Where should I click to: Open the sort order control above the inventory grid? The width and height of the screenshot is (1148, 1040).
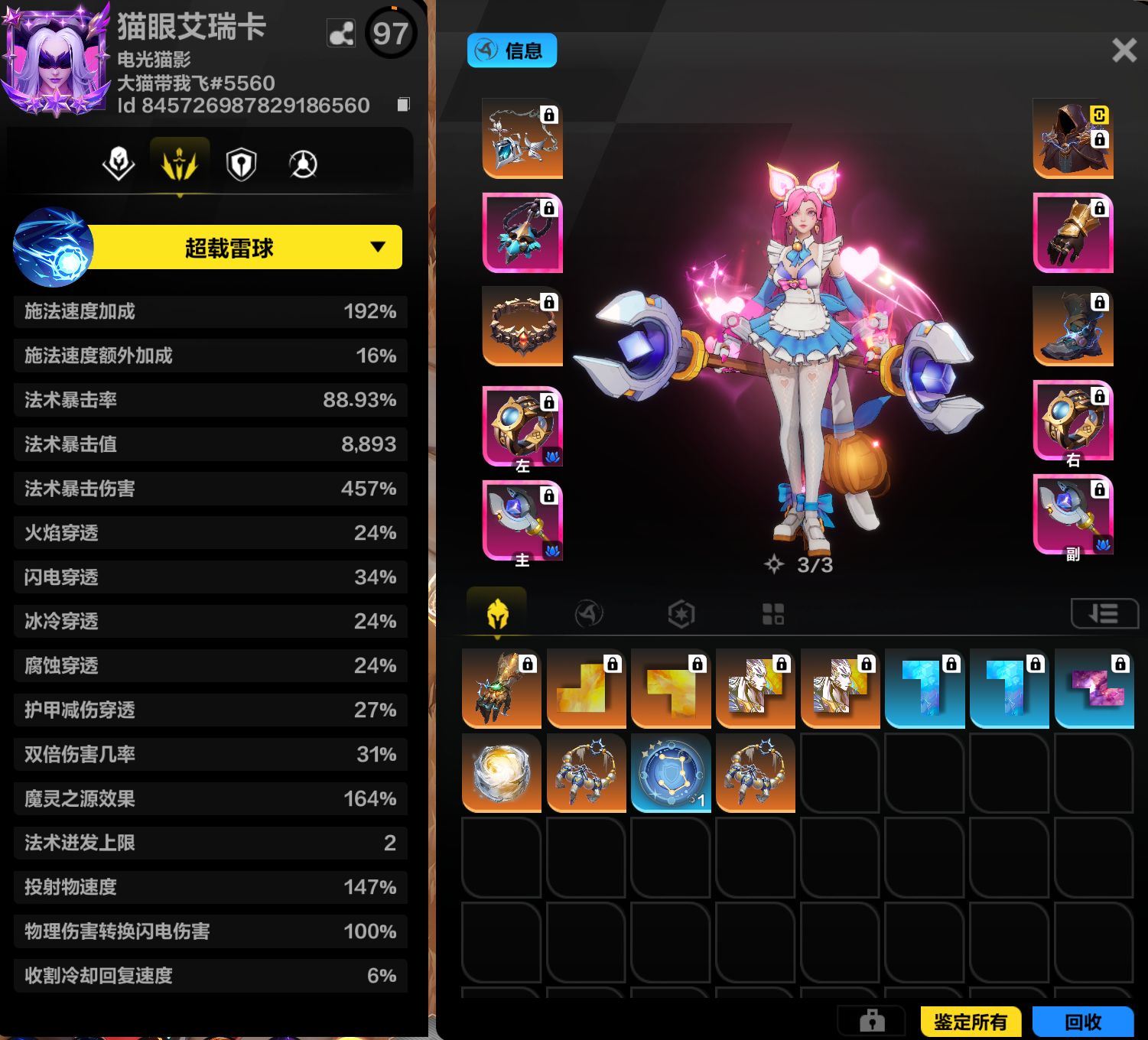[x=1104, y=613]
